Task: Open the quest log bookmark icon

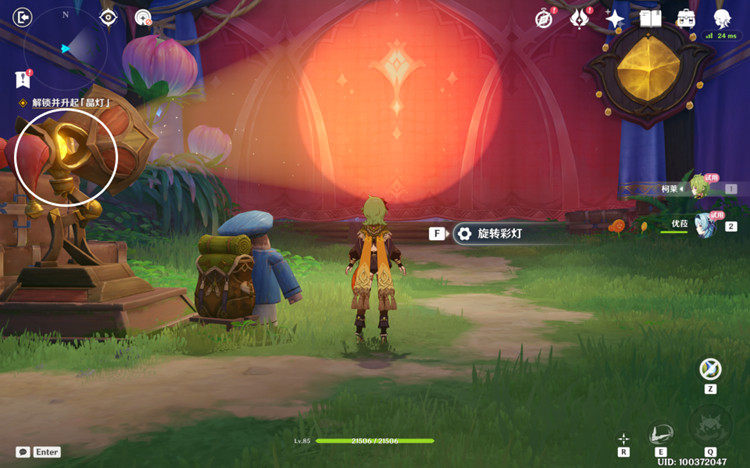Action: pos(23,79)
